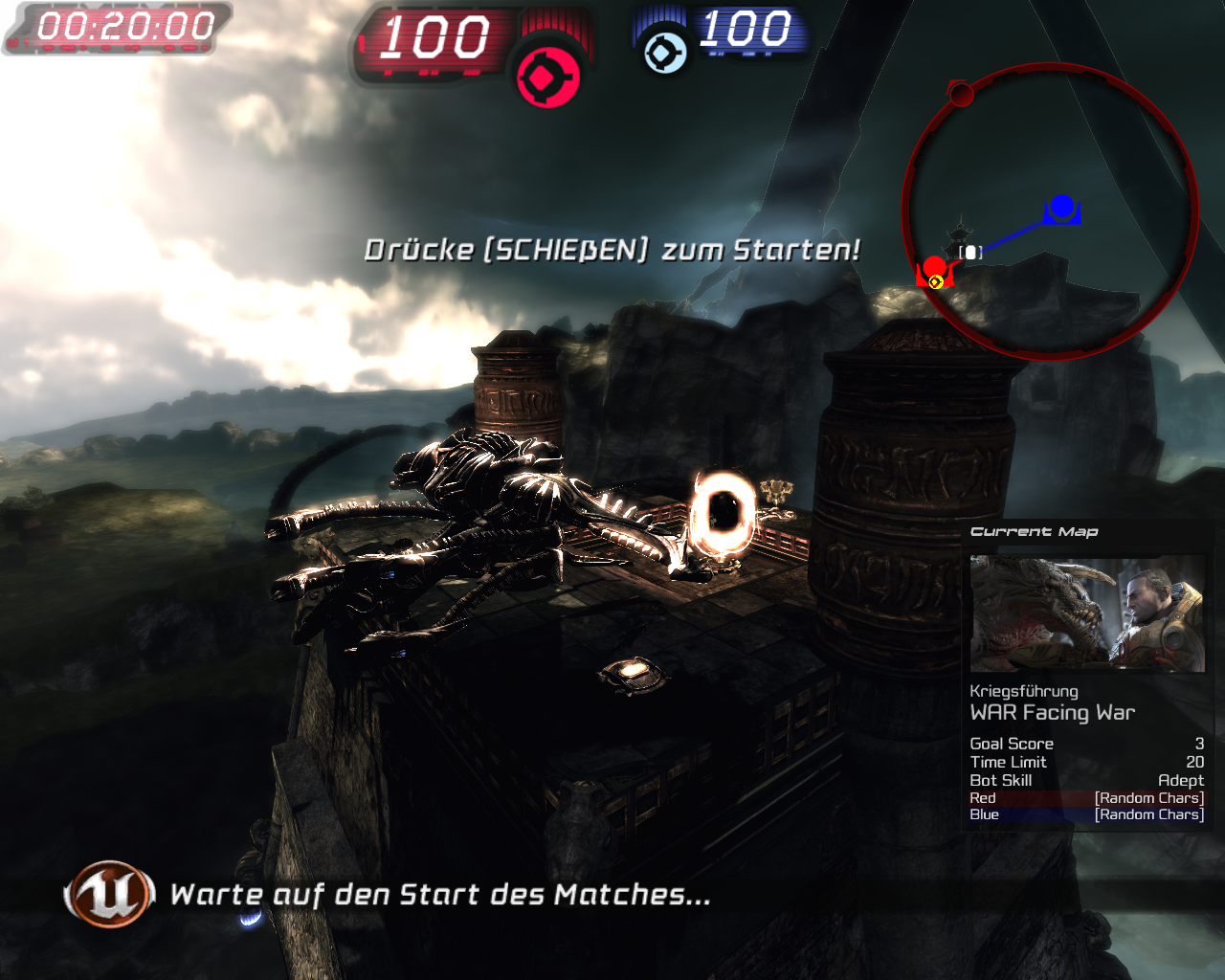This screenshot has height=980, width=1225.
Task: Click the yellow player arrow on the minimap
Action: pos(934,281)
